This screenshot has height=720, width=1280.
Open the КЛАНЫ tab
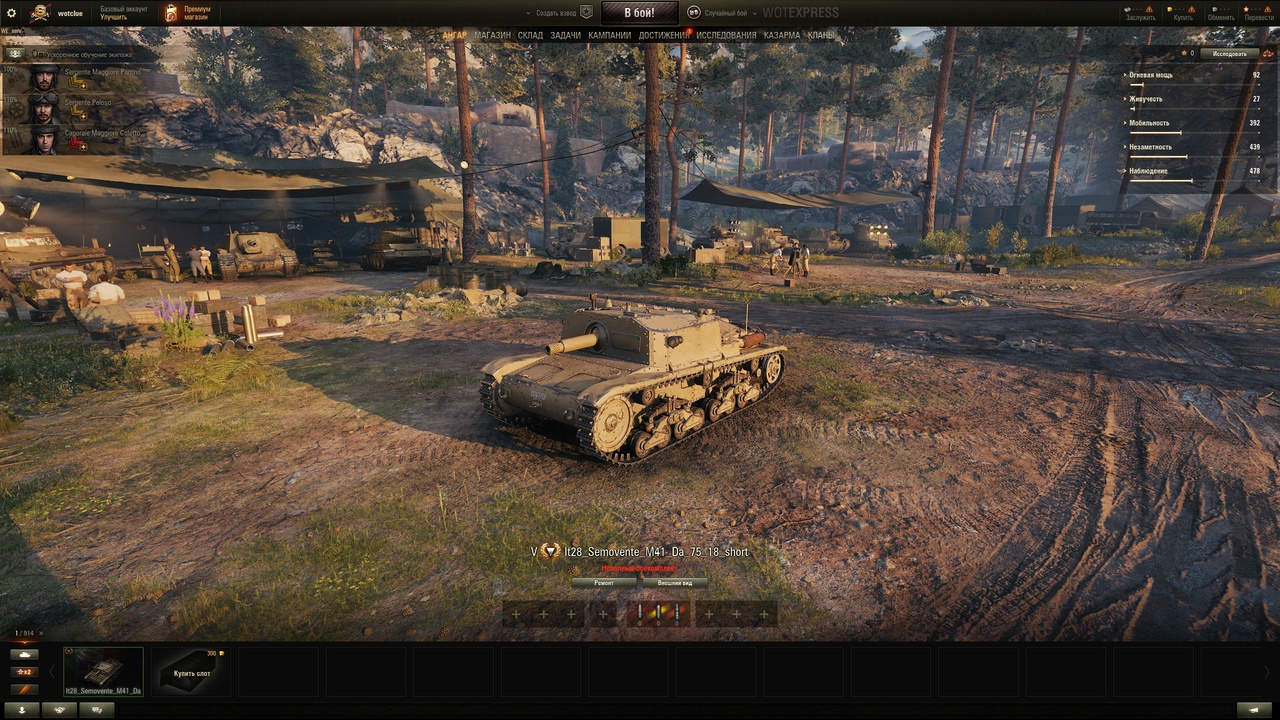pos(821,36)
